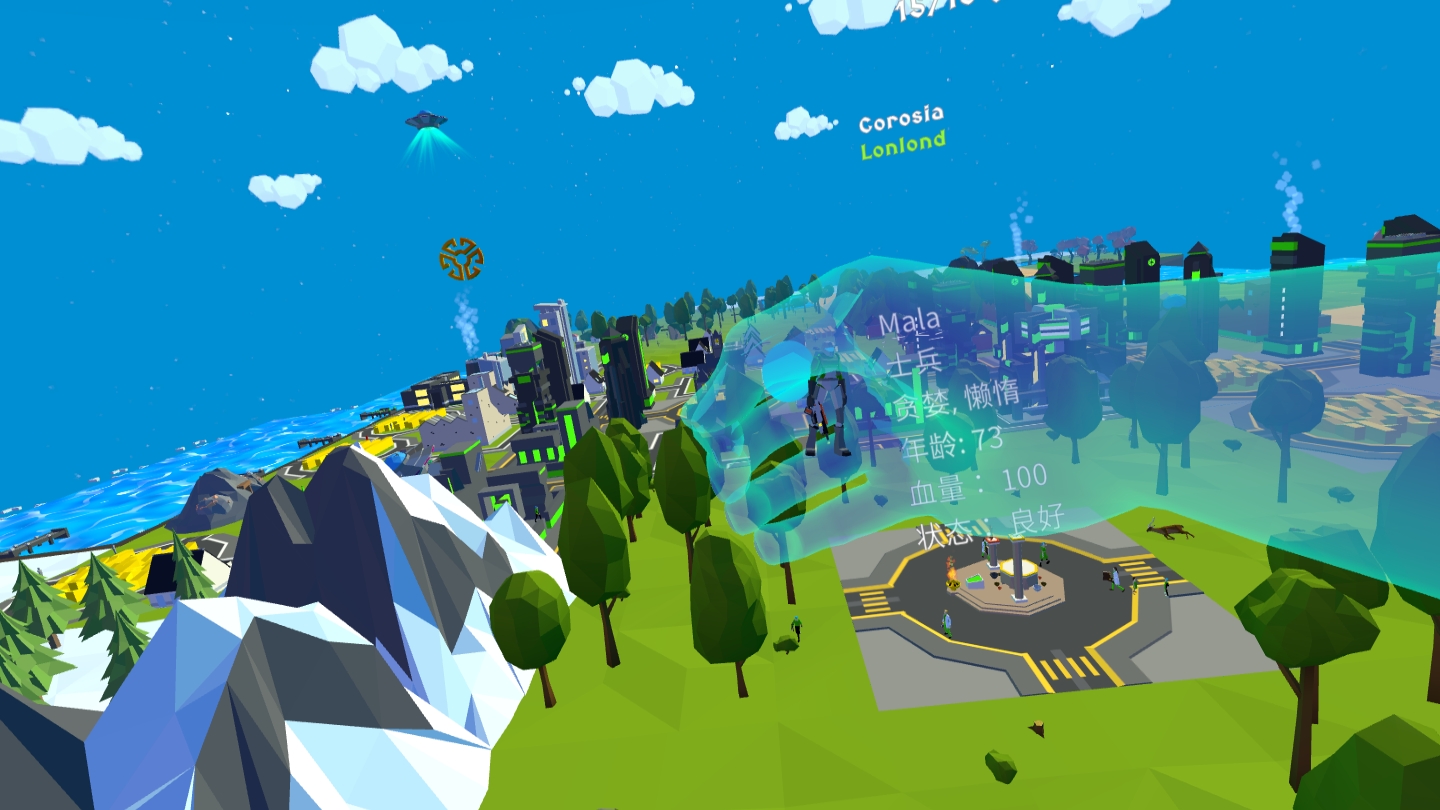Select the green Lonlond town label
Image resolution: width=1440 pixels, height=810 pixels.
(x=903, y=146)
